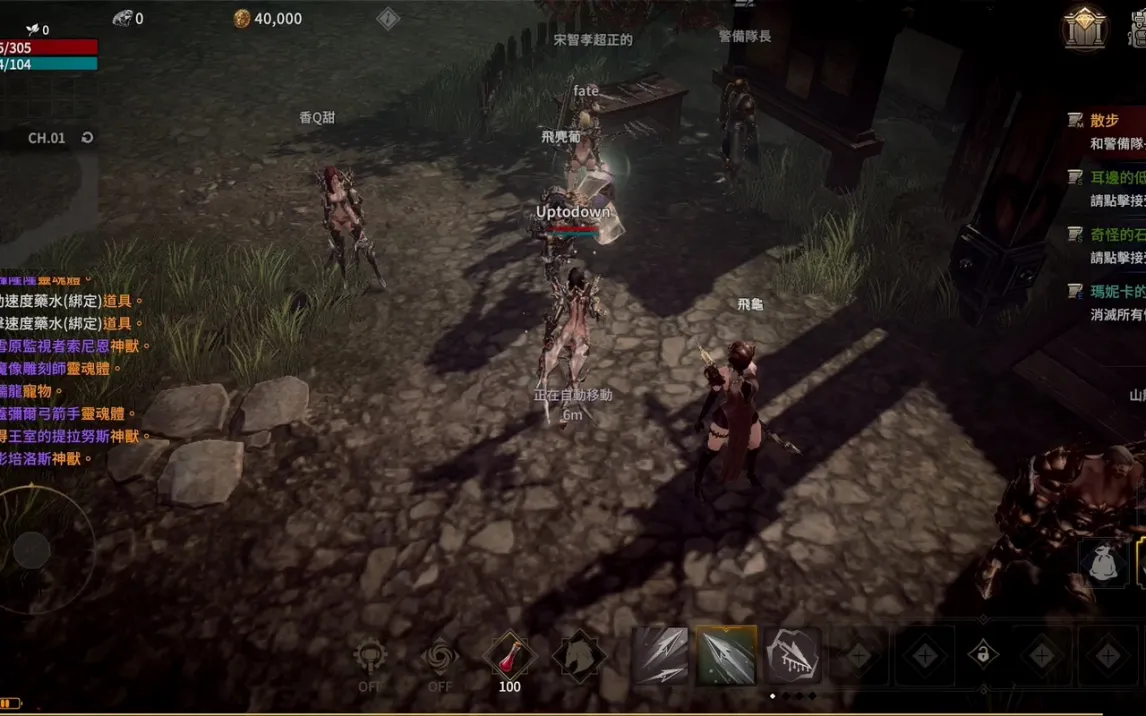This screenshot has width=1146, height=716.
Task: Switch channel using CH.01 button
Action: point(59,138)
